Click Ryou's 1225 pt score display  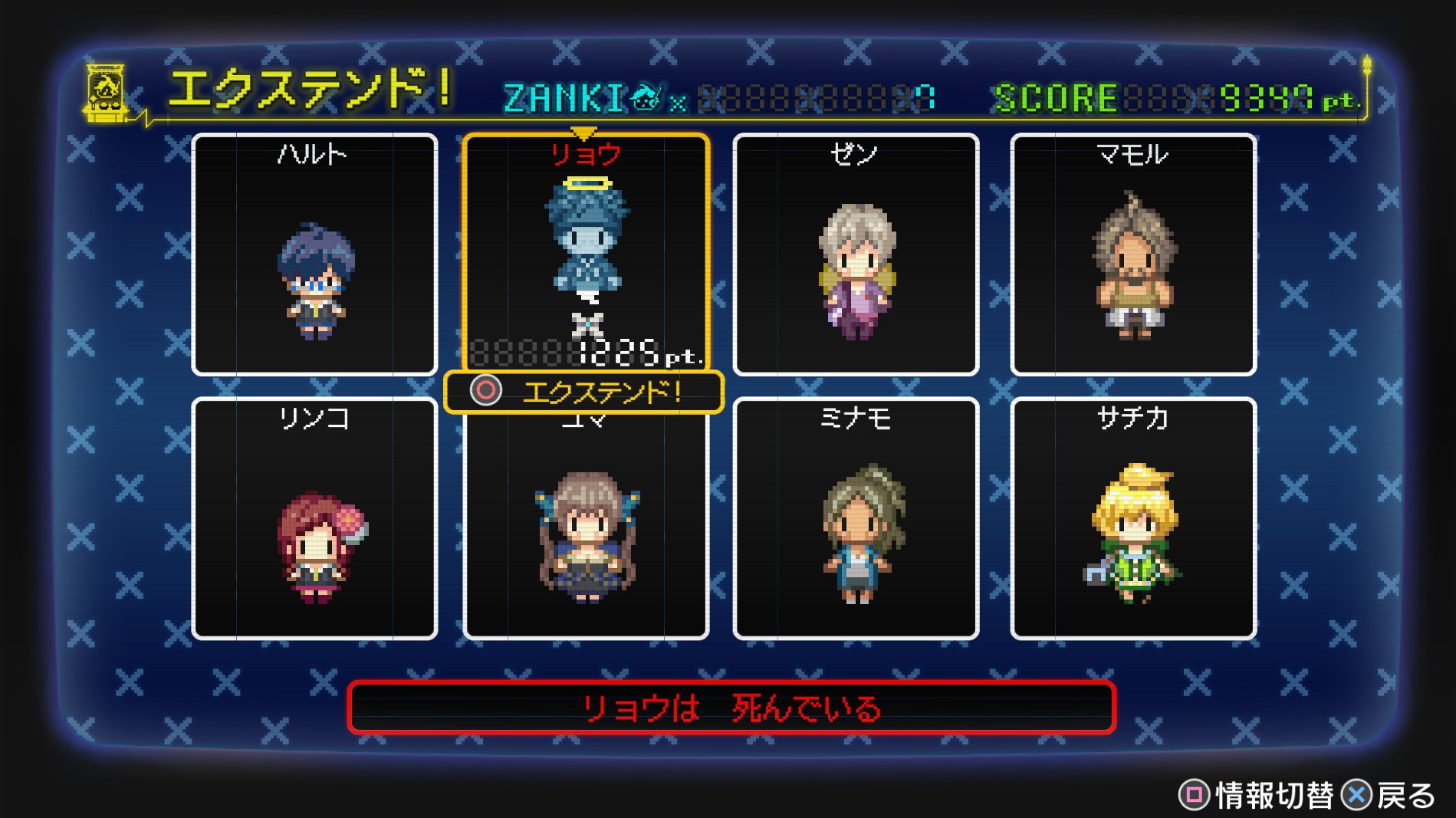click(x=613, y=352)
